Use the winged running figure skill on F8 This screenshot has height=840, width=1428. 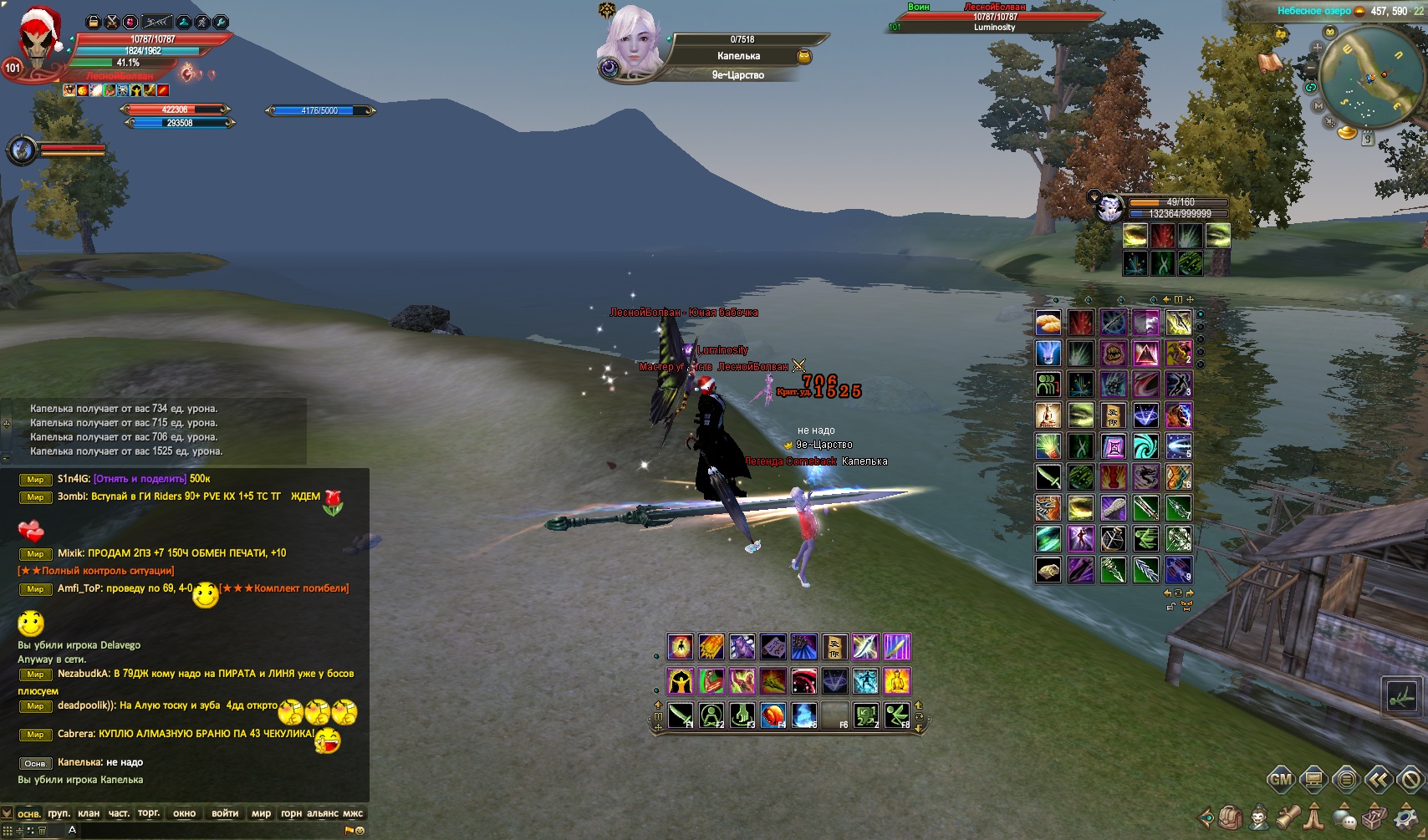pyautogui.click(x=896, y=715)
